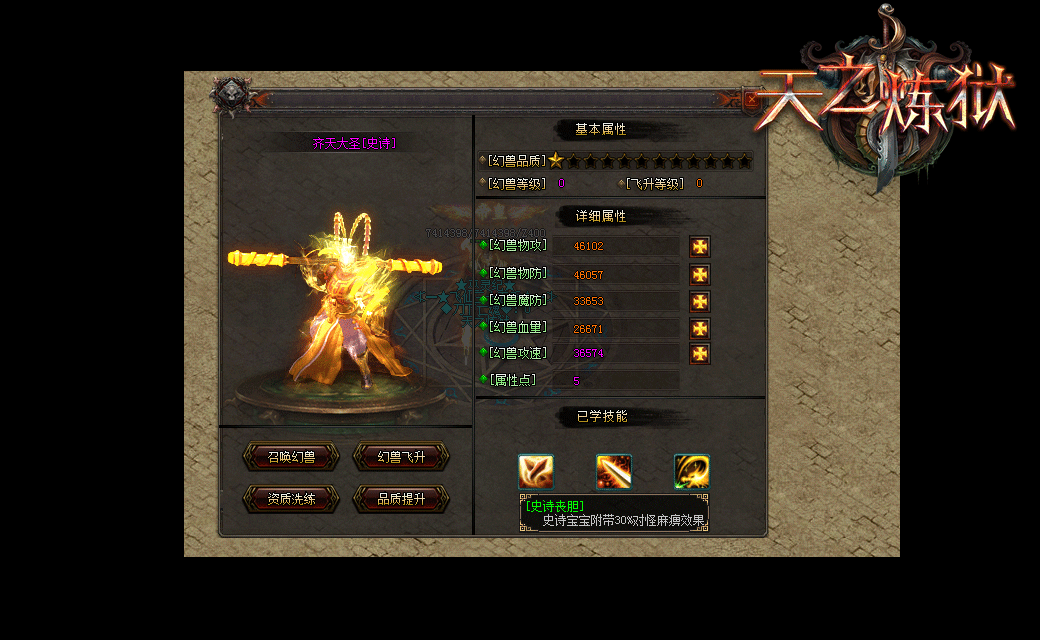Boost 幻兽血量 via its plus button
The image size is (1040, 640).
[700, 328]
